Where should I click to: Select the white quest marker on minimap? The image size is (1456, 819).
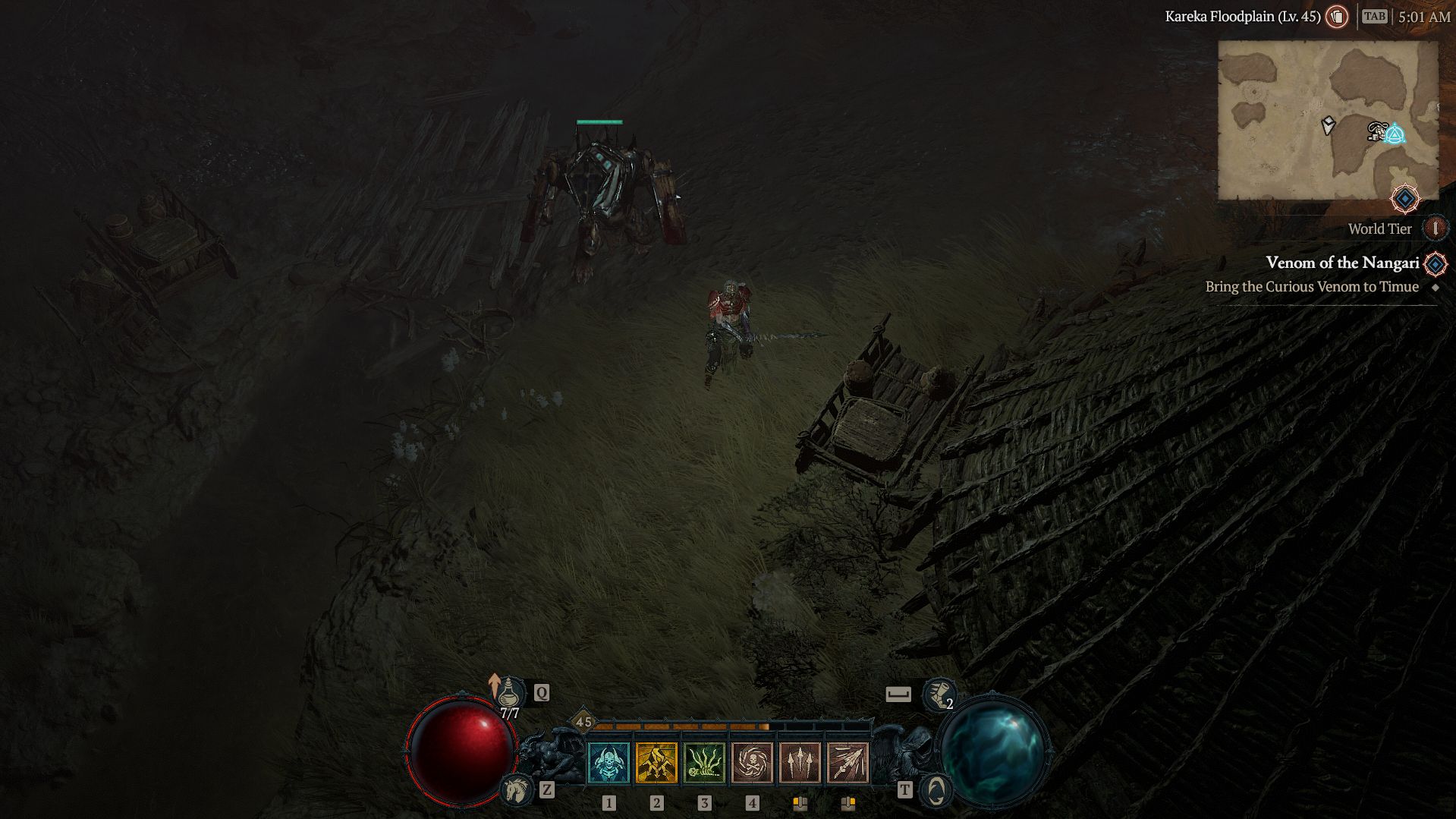click(1328, 125)
